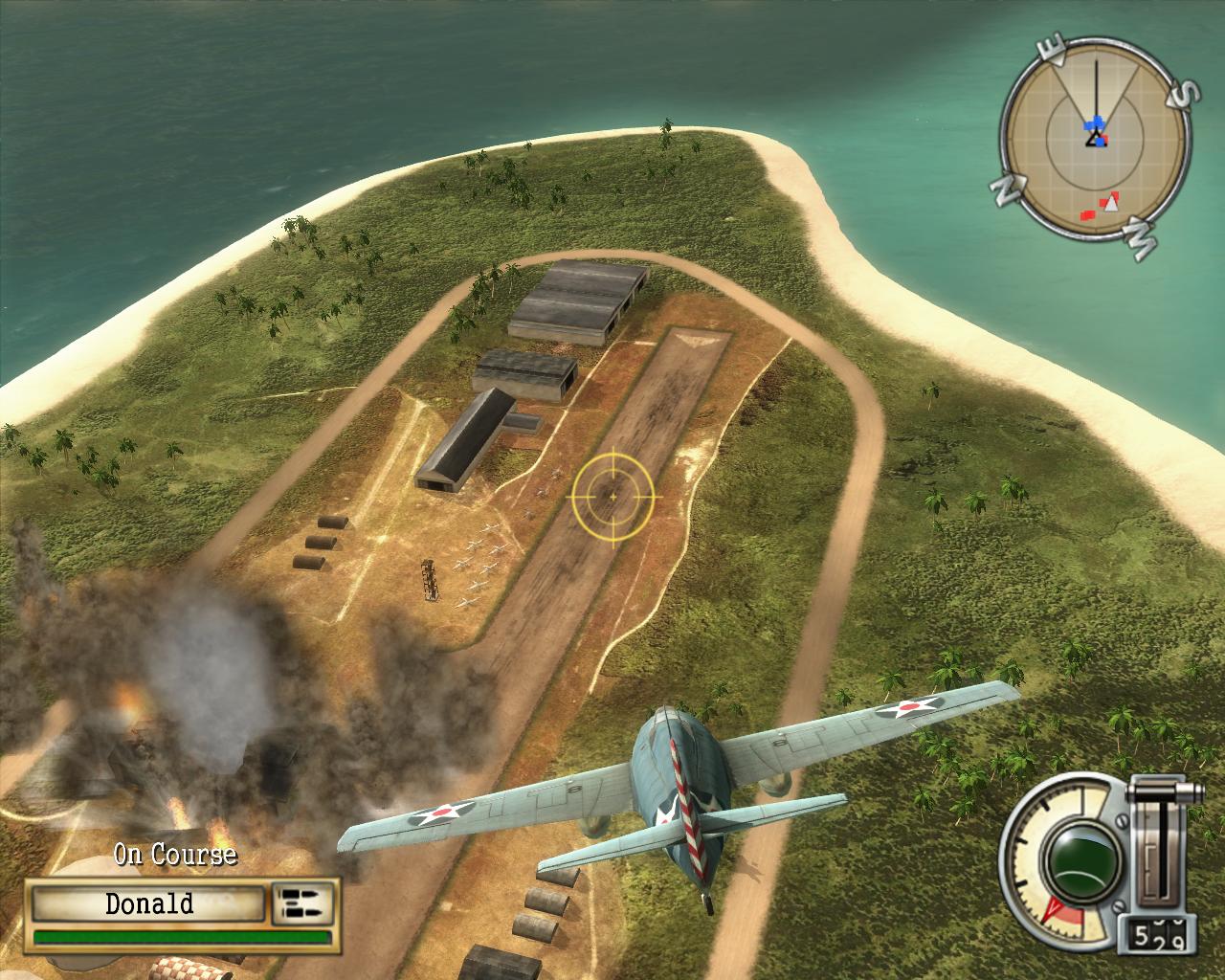1225x980 pixels.
Task: Adjust the throttle lever gauge
Action: (x=1164, y=842)
